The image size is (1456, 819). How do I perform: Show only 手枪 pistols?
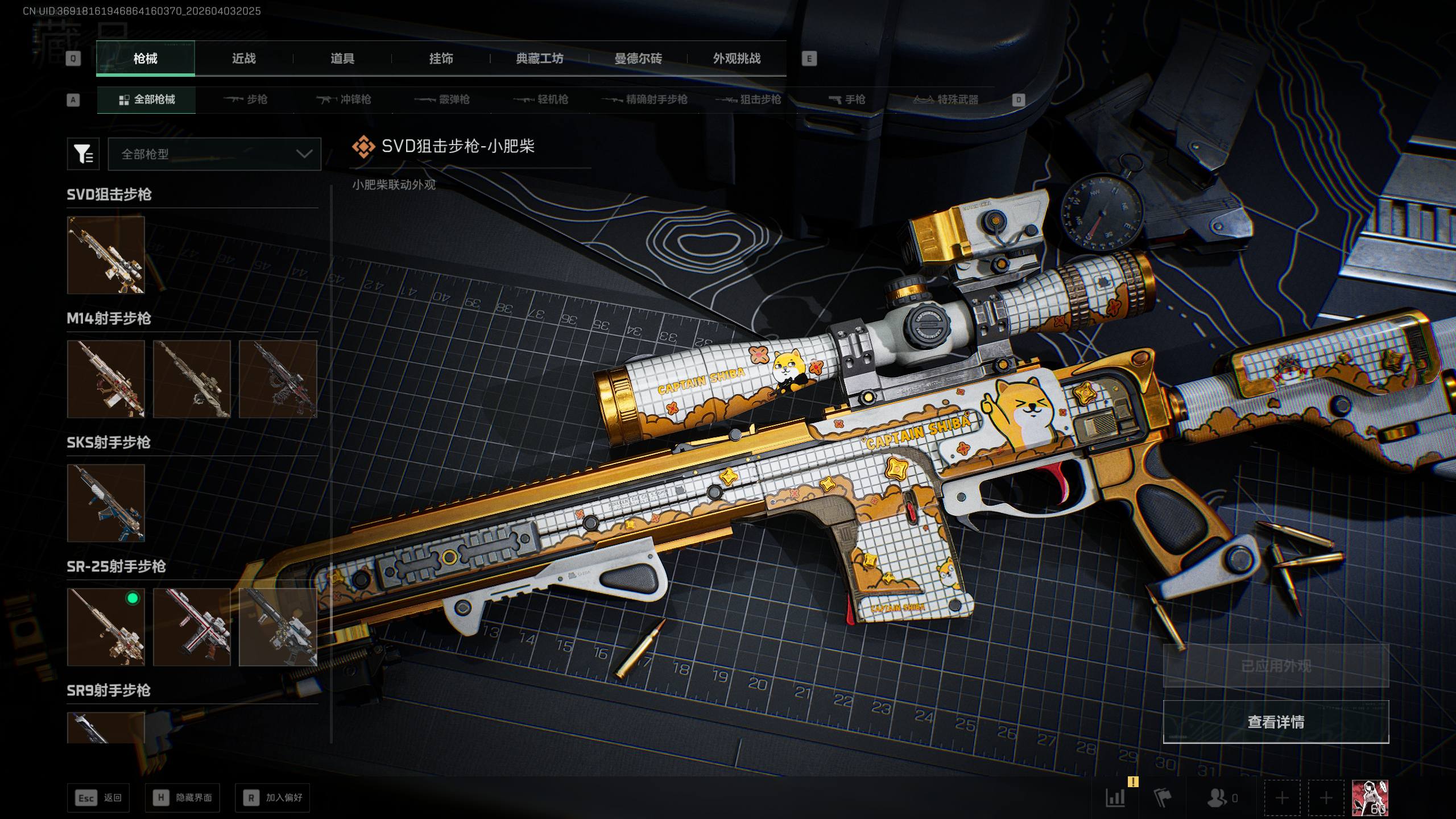(847, 100)
